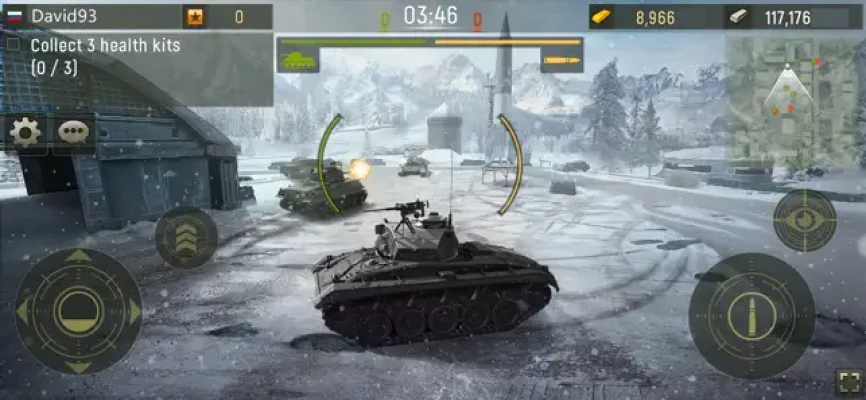
Task: Open the gear settings menu
Action: [x=25, y=132]
